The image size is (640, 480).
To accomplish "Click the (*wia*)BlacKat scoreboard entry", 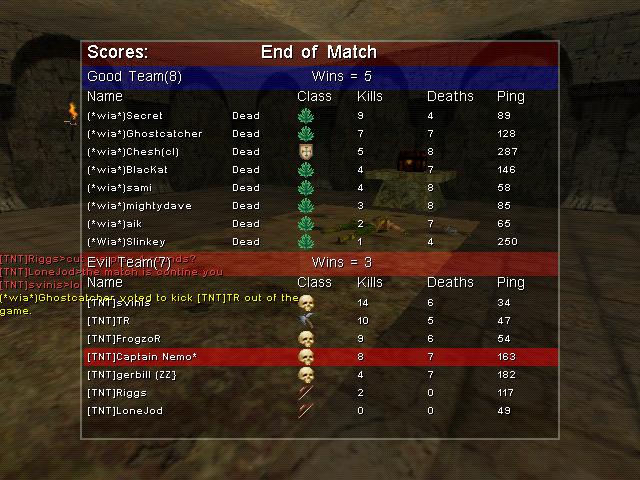I will (320, 170).
